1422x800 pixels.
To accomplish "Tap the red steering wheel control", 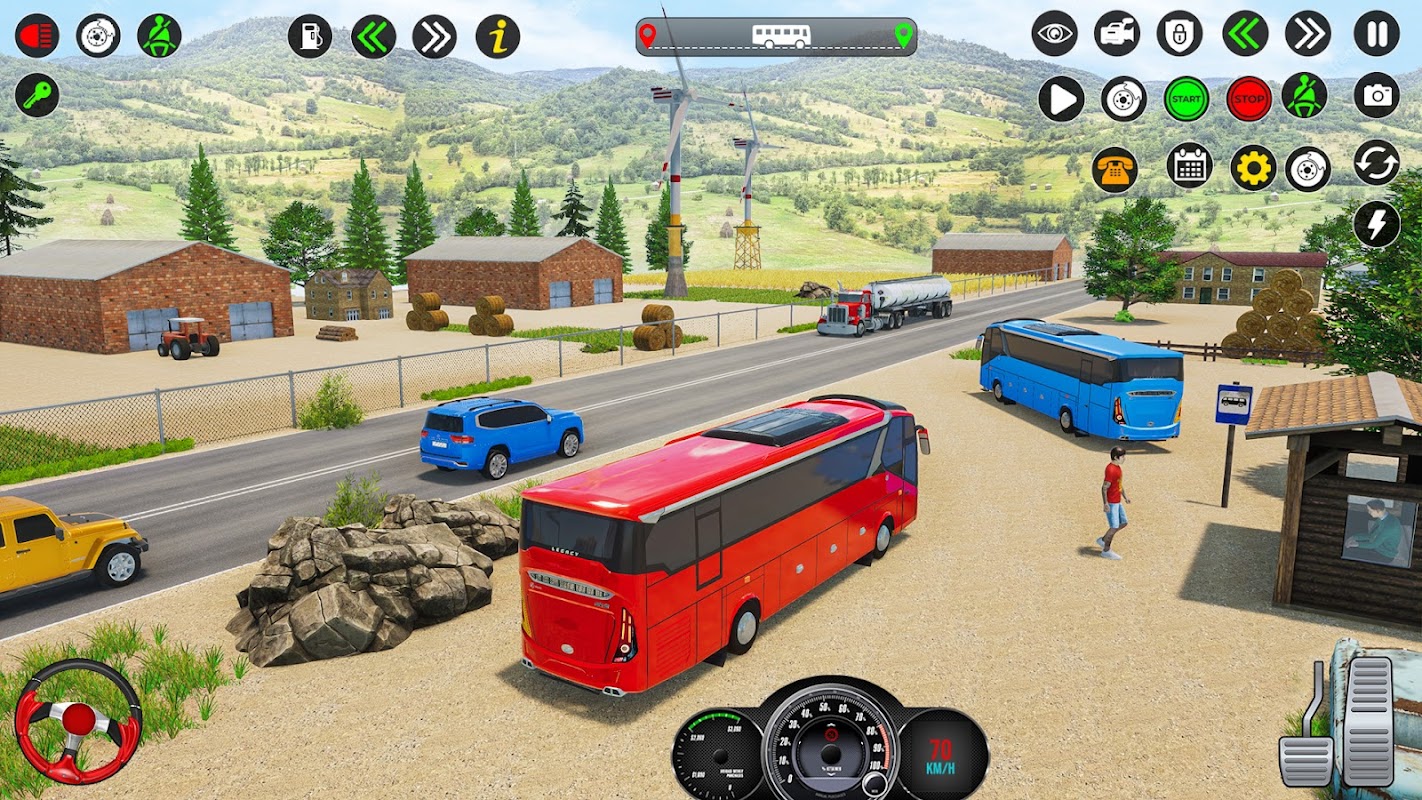I will [x=78, y=720].
